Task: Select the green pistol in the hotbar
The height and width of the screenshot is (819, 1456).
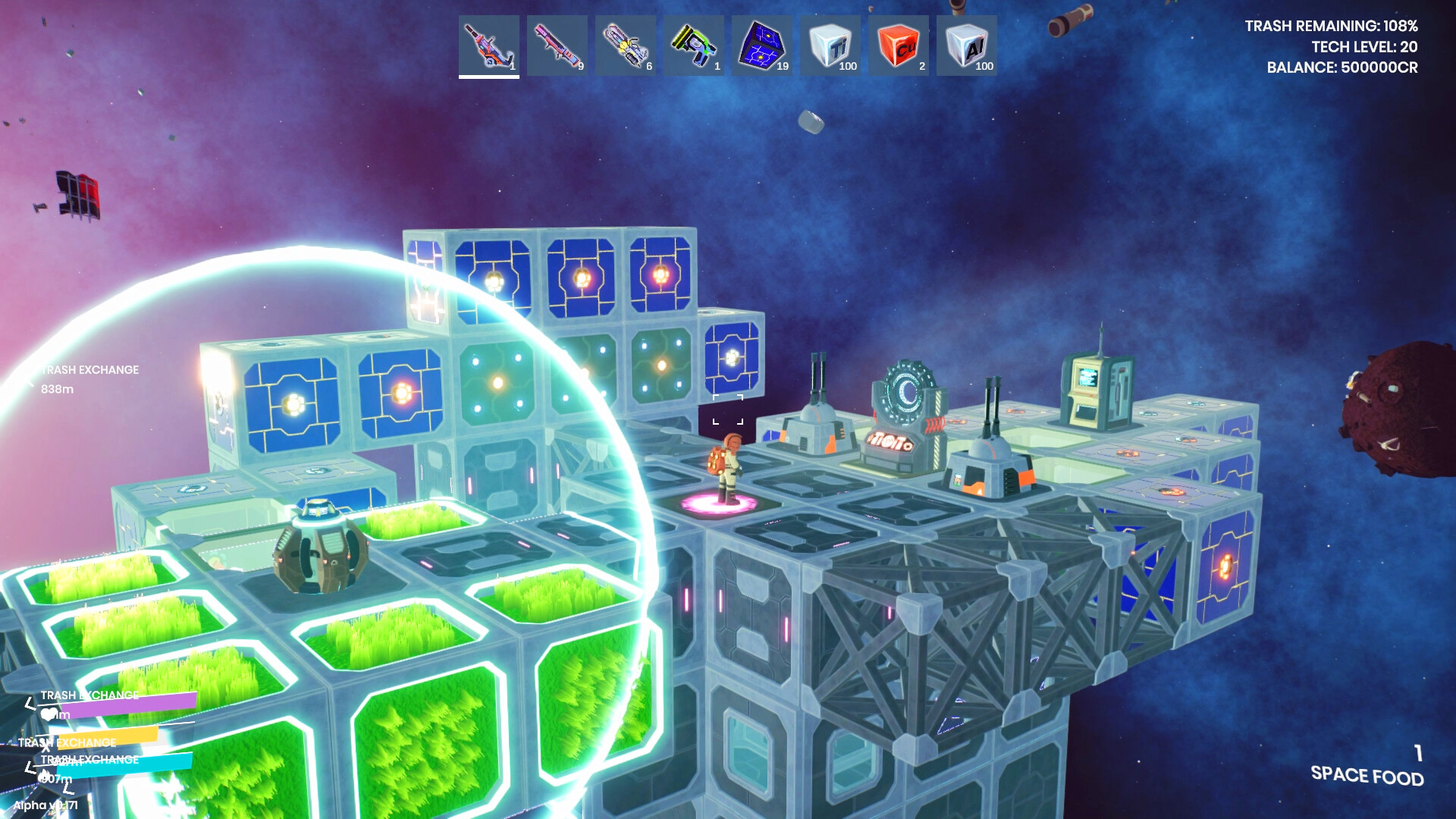Action: (694, 45)
